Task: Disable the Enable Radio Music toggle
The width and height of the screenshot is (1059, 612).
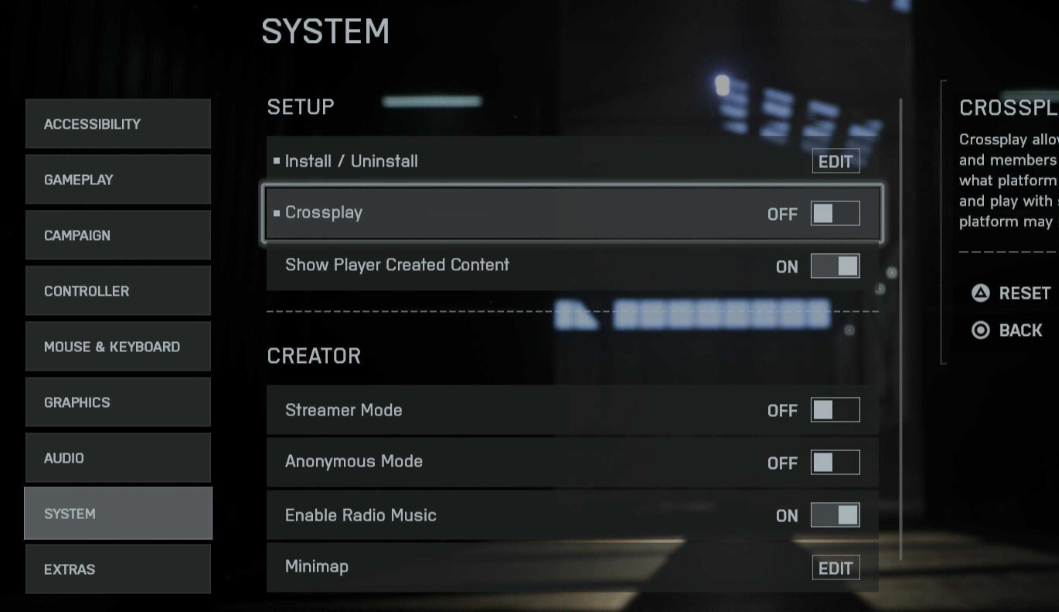Action: [x=835, y=515]
